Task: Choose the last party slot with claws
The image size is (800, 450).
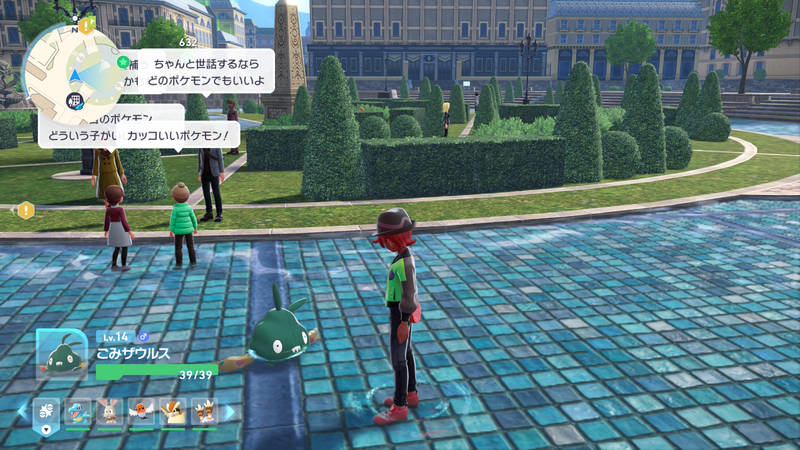Action: point(203,411)
